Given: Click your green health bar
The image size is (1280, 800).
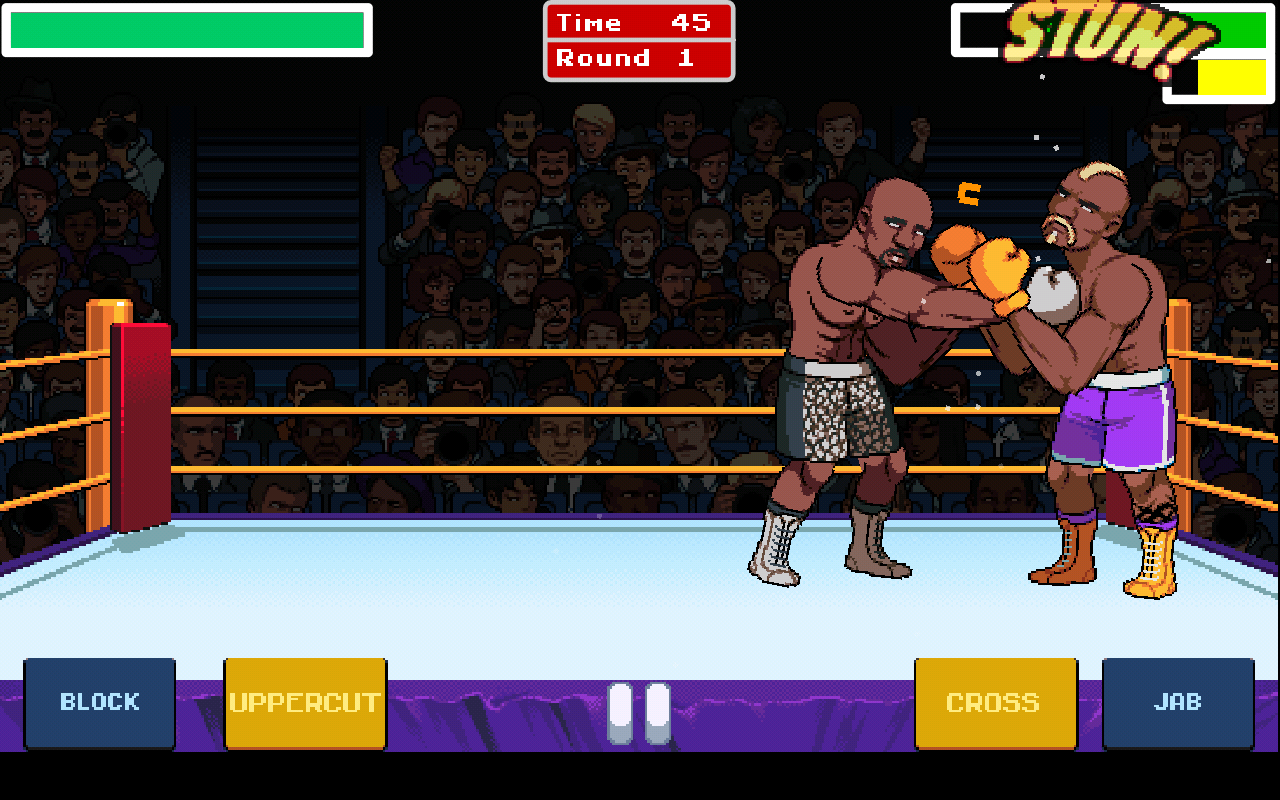Looking at the screenshot, I should point(186,30).
